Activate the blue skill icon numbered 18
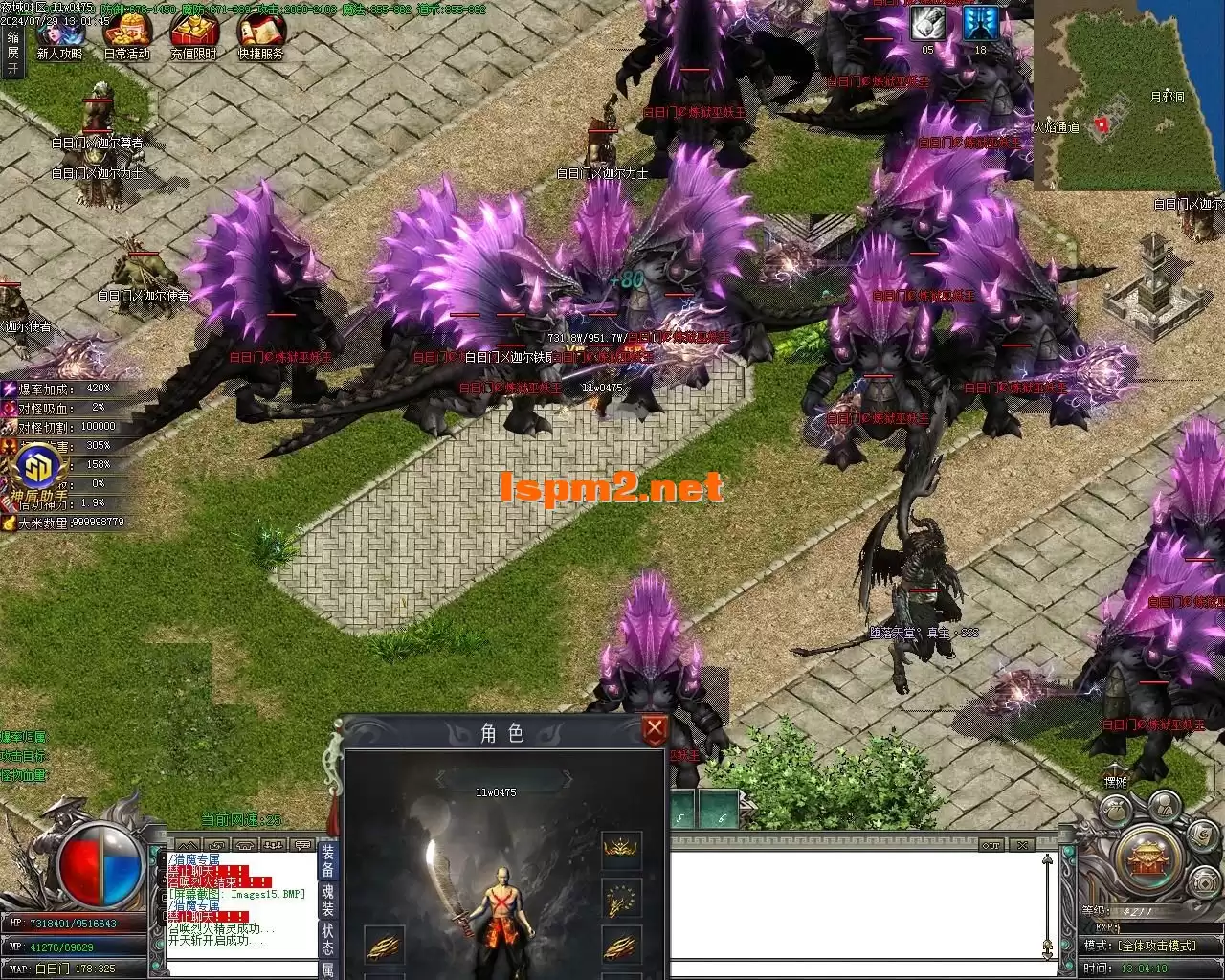 [x=980, y=23]
